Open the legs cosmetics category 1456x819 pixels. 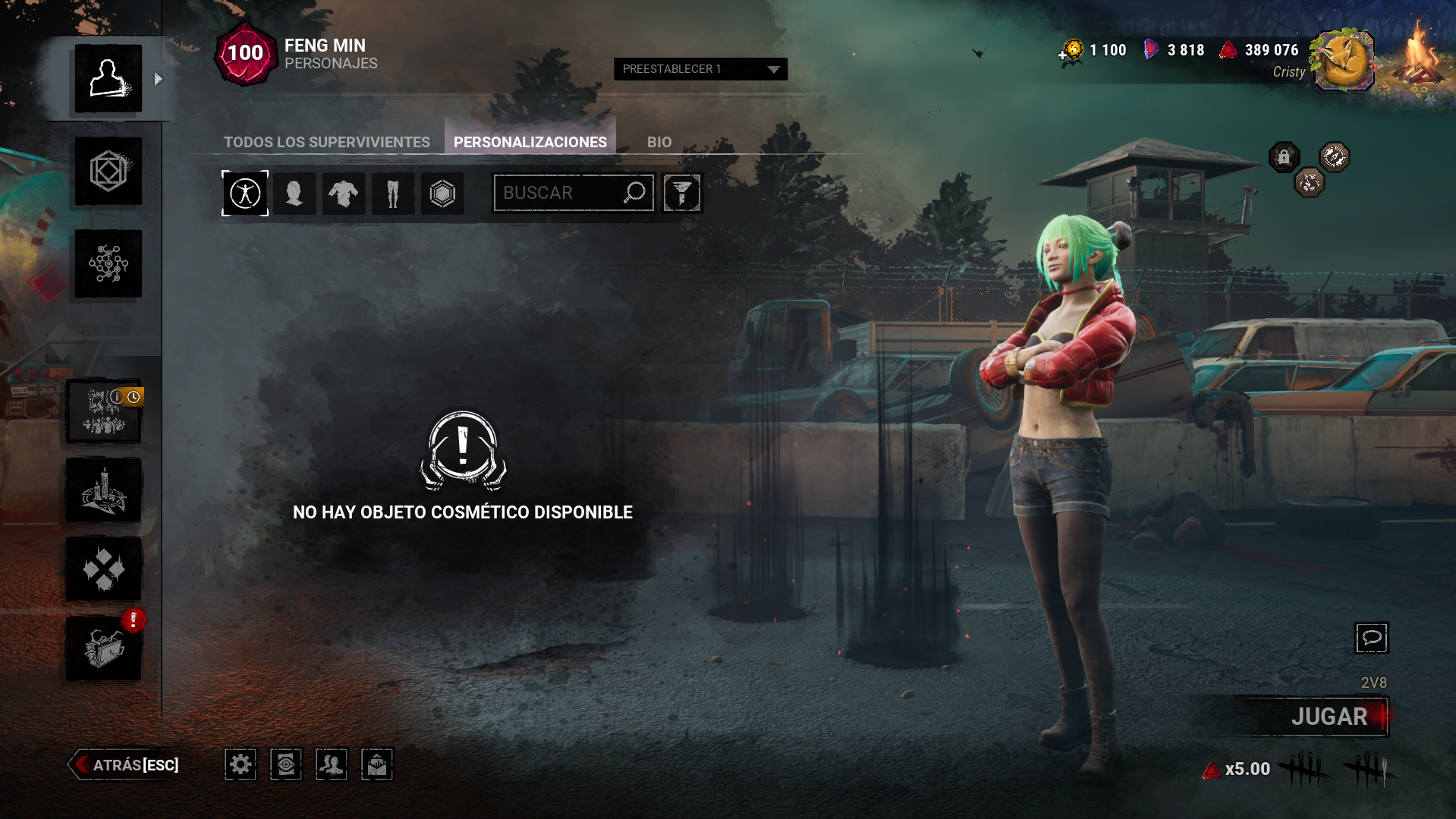pos(393,193)
